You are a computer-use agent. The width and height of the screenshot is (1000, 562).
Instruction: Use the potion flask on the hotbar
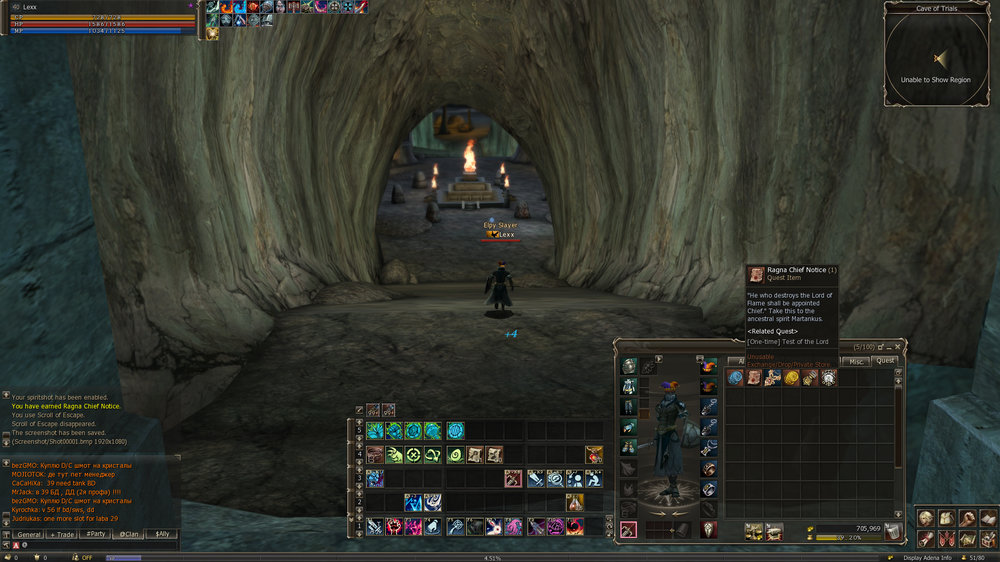pyautogui.click(x=575, y=502)
